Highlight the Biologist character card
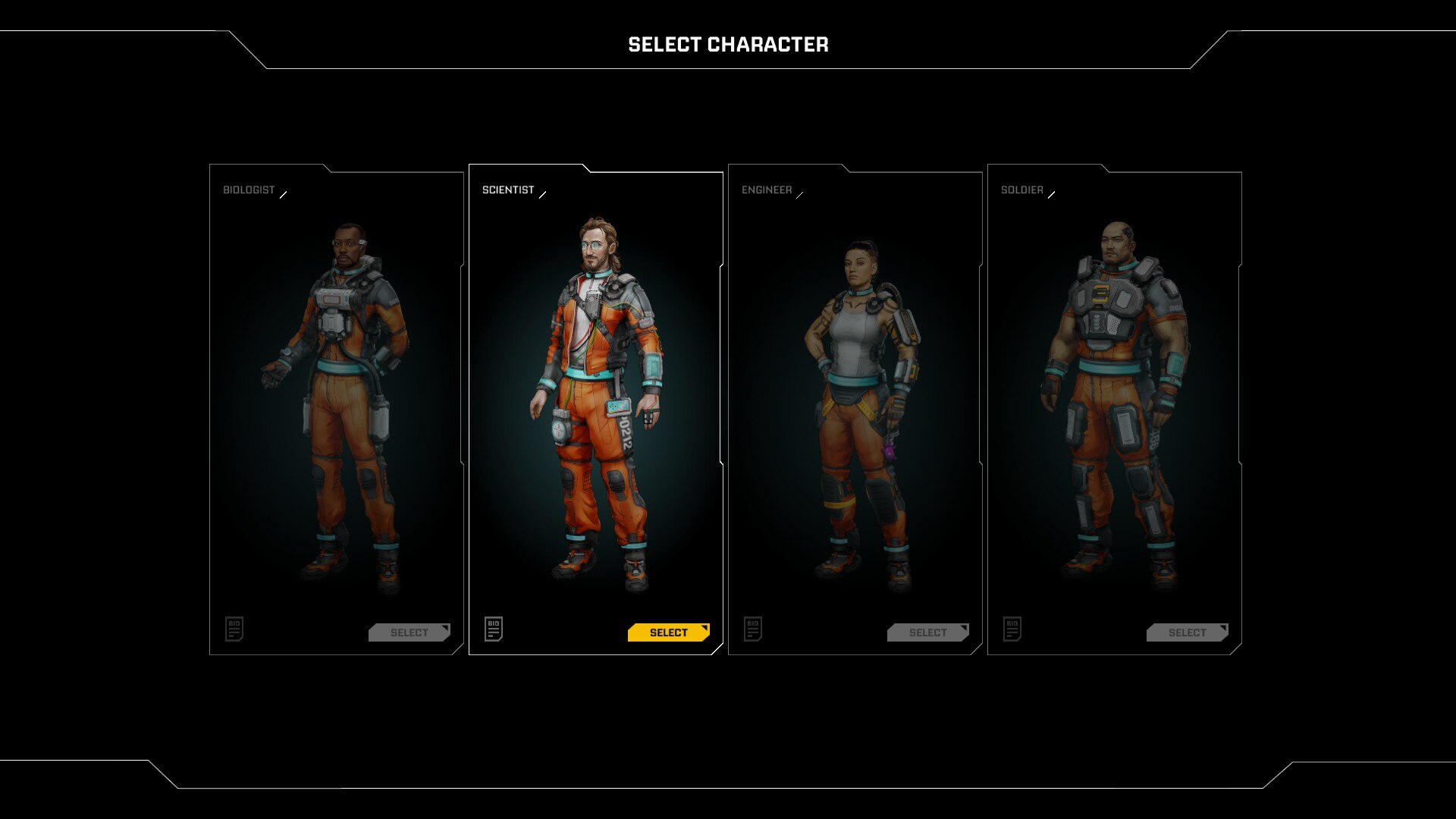The height and width of the screenshot is (819, 1456). 336,402
